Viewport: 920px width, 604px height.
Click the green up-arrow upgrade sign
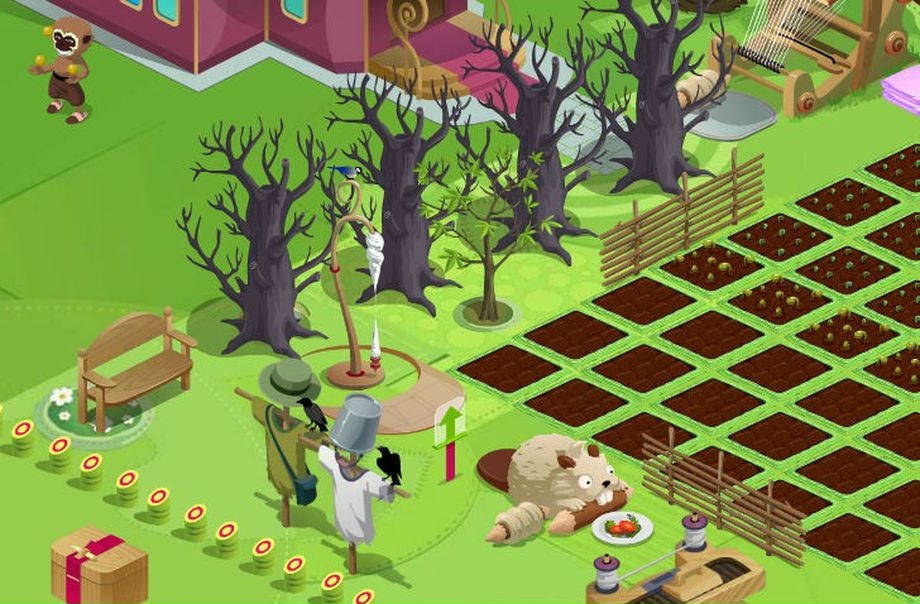pyautogui.click(x=450, y=426)
